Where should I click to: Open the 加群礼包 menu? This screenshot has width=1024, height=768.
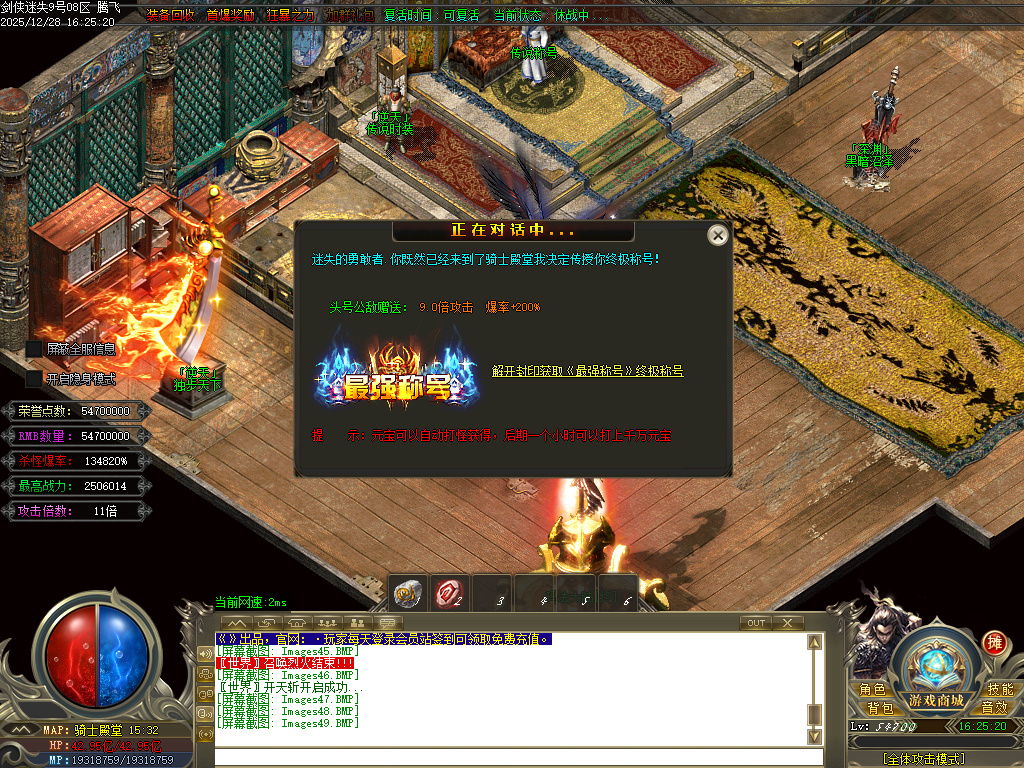click(348, 16)
